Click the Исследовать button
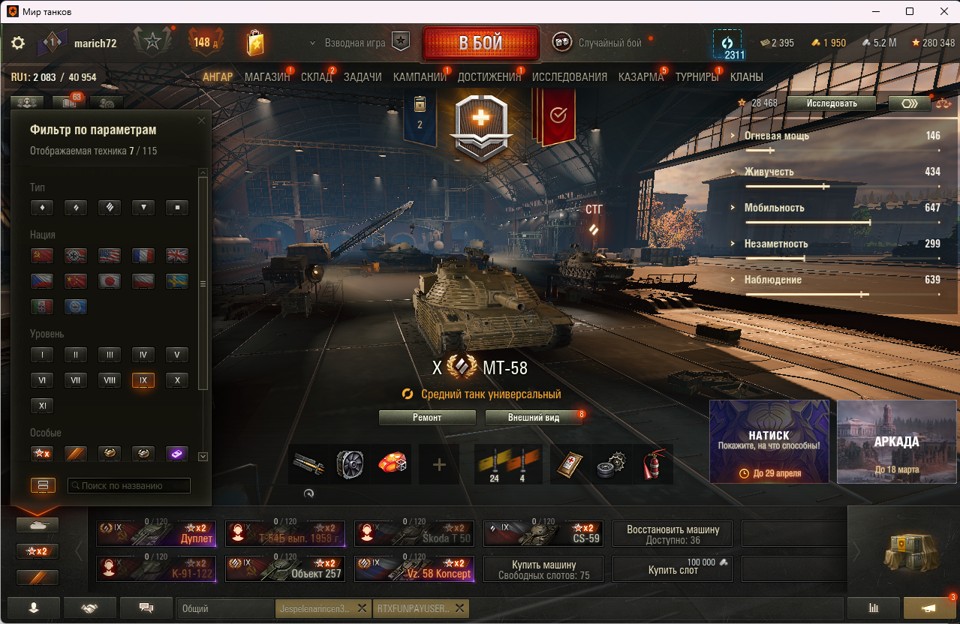The height and width of the screenshot is (624, 960). coord(830,103)
